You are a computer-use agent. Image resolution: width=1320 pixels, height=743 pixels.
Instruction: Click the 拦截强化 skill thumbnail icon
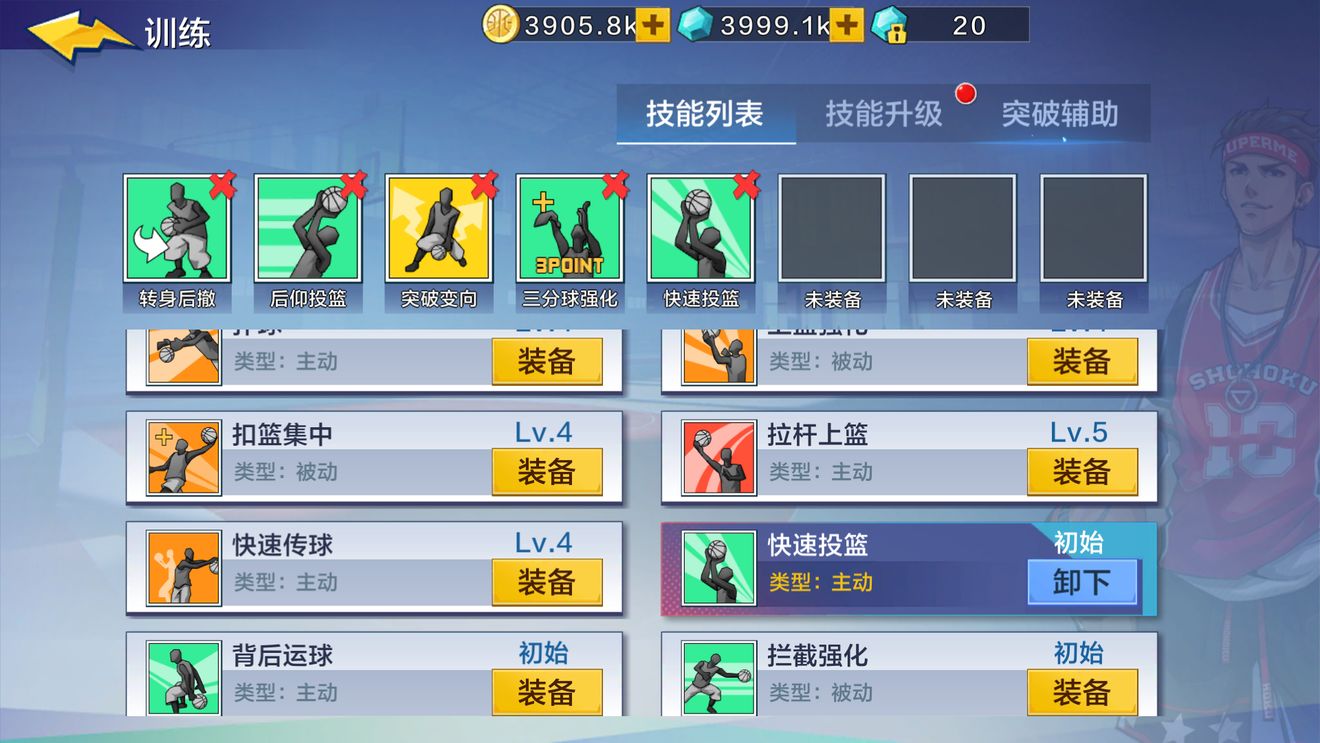click(x=718, y=678)
